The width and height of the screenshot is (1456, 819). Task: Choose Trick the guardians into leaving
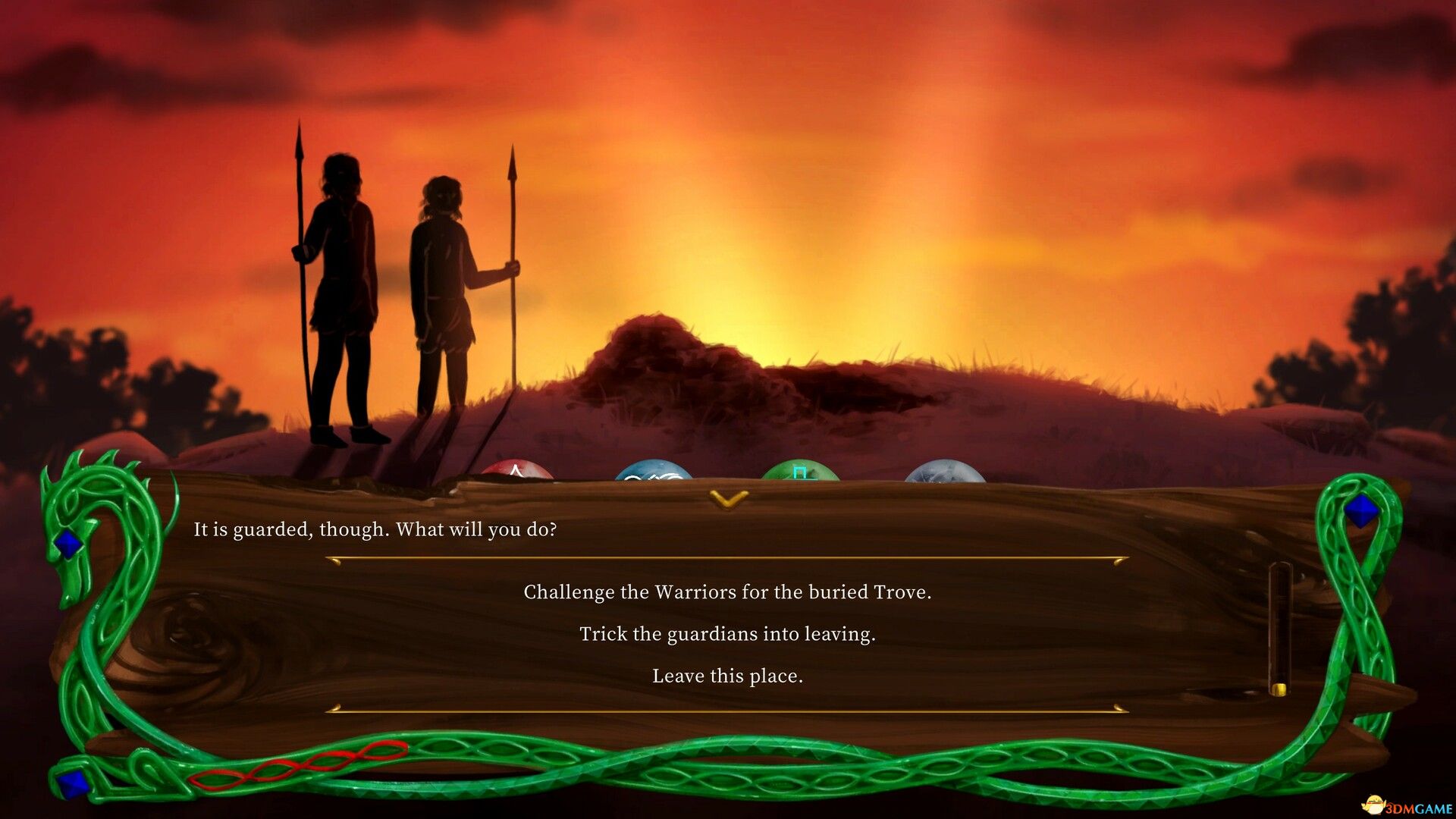[727, 635]
